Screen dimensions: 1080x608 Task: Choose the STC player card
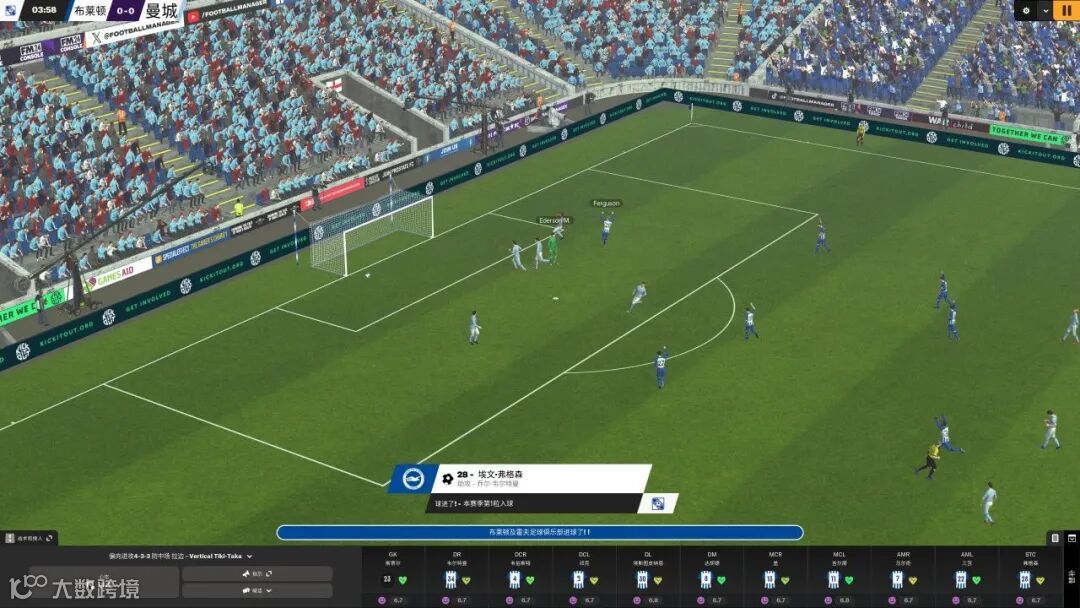(x=1029, y=577)
